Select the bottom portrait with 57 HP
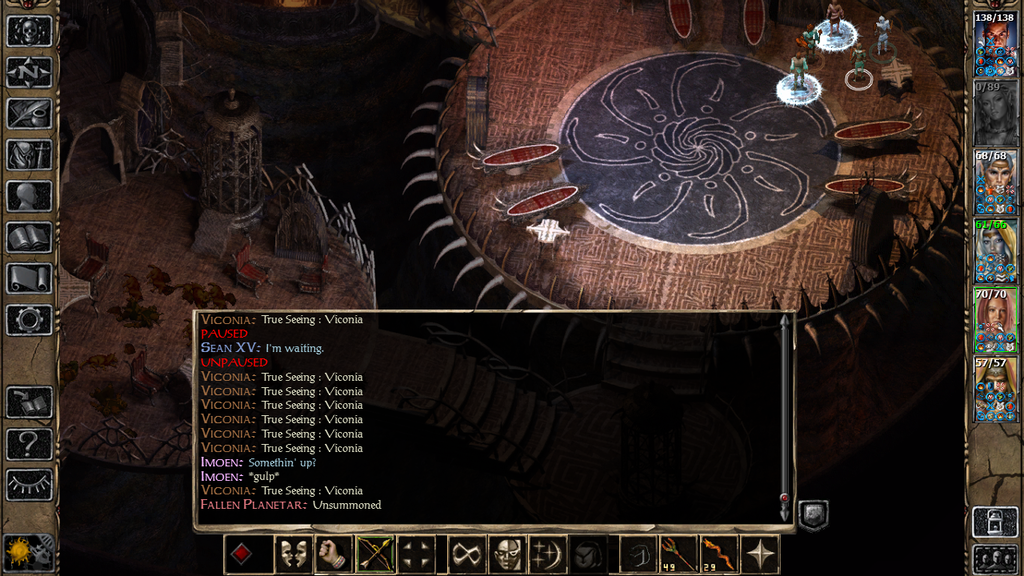Screen dimensions: 1024x576 (x=995, y=390)
